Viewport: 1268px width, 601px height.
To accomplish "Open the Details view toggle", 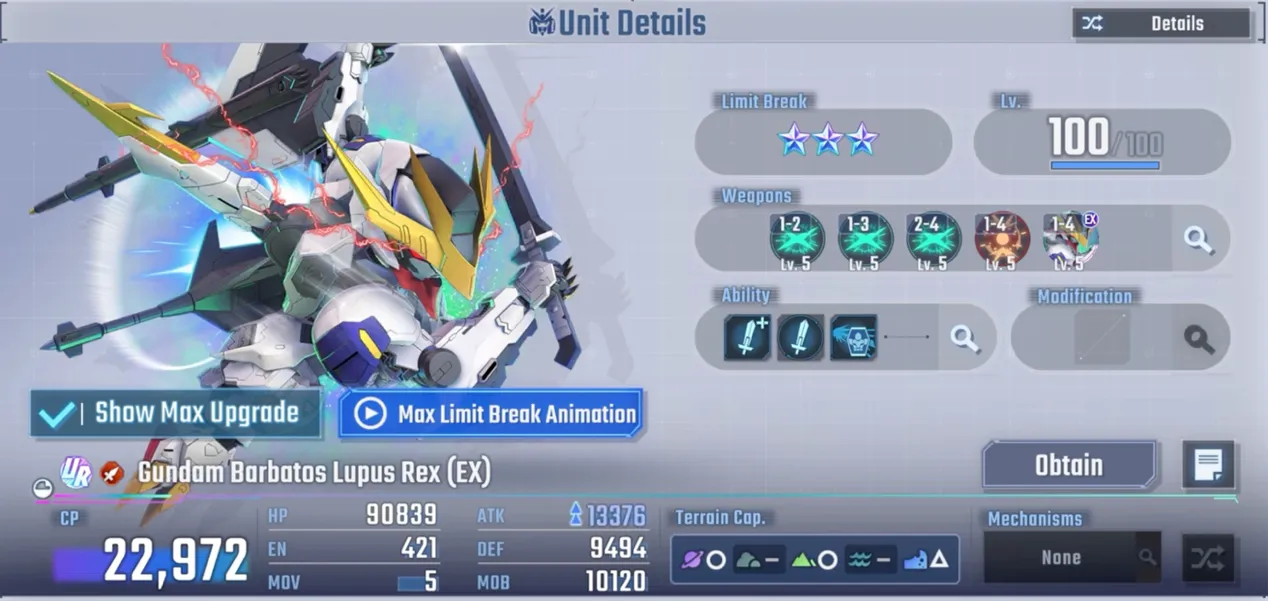I will (1161, 23).
